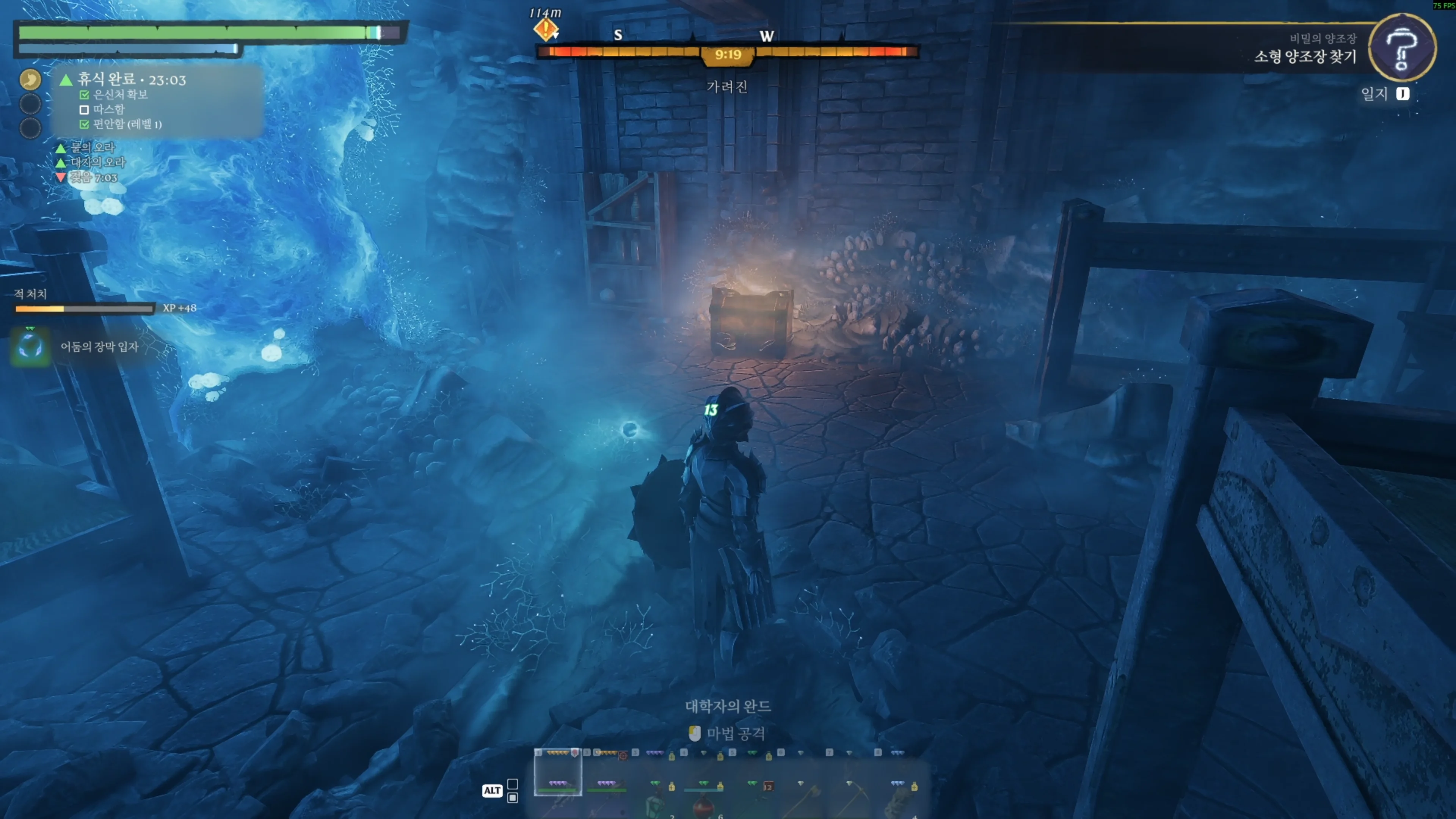Click the 대지의 오라 buff entry

97,162
